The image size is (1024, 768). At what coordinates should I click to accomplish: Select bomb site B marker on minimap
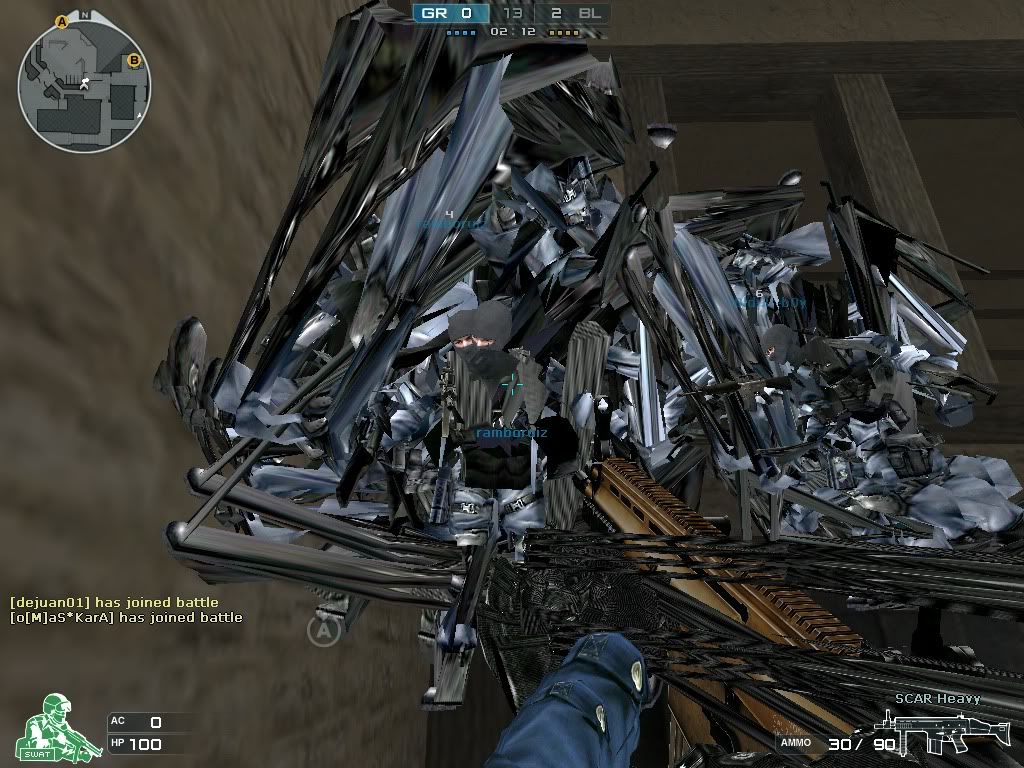click(134, 61)
